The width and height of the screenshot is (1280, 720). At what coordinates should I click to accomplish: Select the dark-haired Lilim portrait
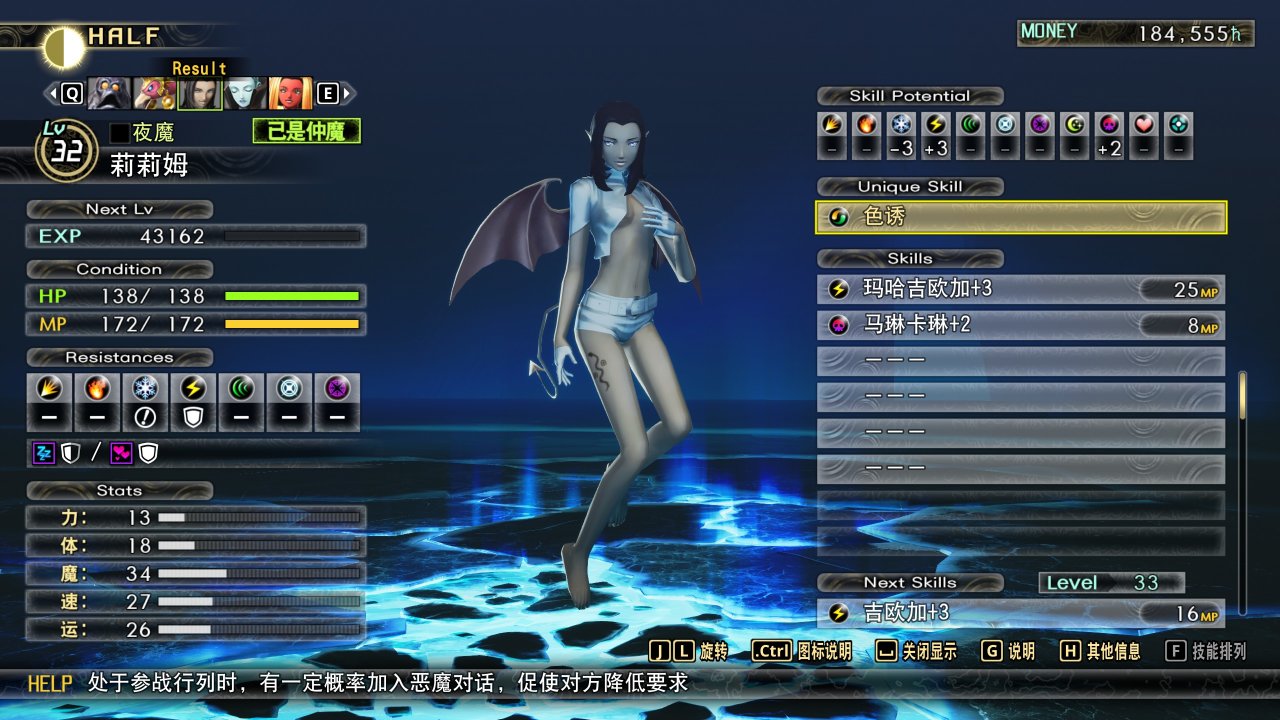199,94
